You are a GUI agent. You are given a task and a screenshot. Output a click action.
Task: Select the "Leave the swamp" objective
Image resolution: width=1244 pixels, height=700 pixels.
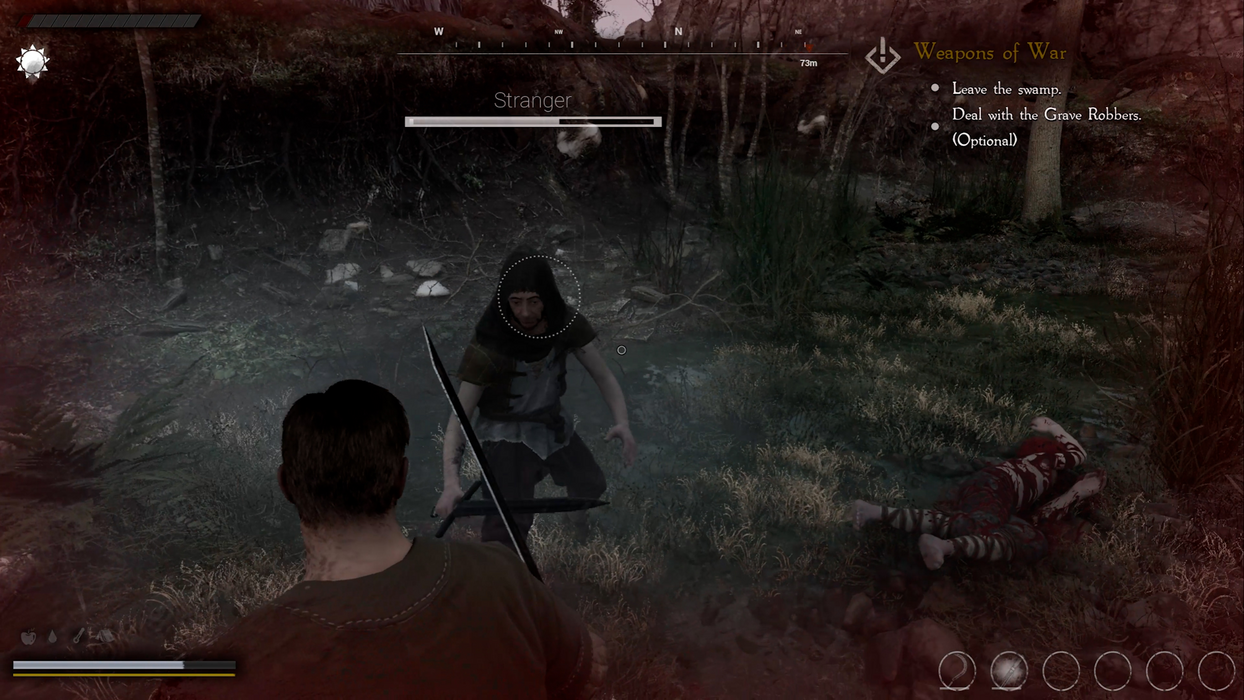point(1006,89)
